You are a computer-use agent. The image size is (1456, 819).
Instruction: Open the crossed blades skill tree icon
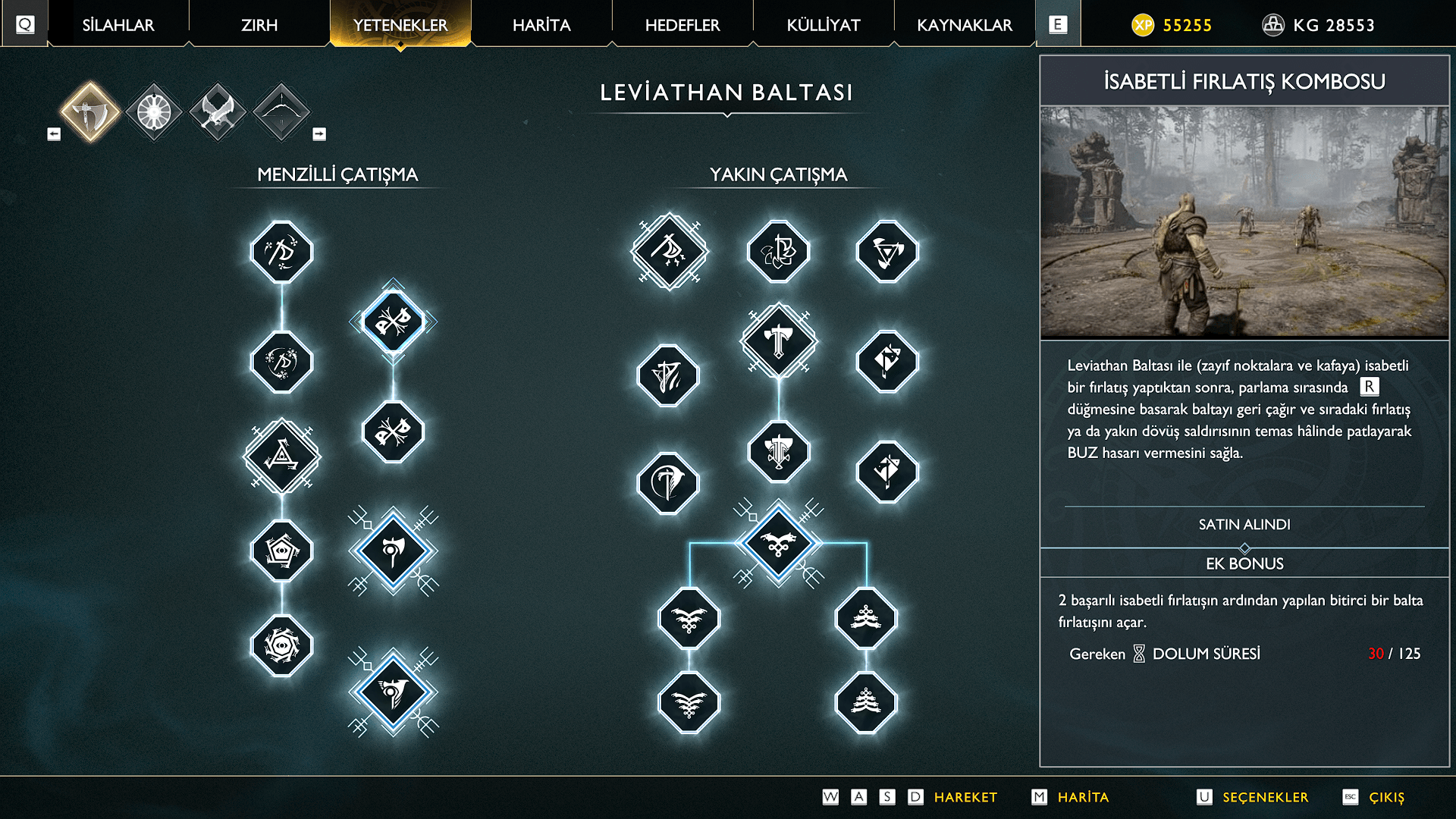tap(218, 112)
